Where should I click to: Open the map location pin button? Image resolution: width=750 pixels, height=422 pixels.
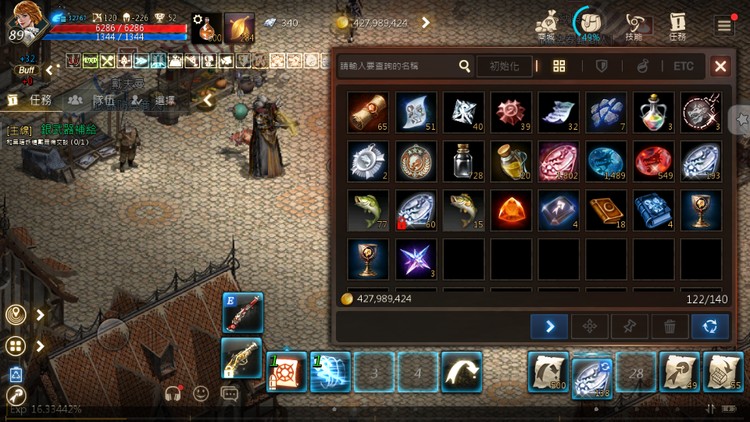[x=15, y=315]
